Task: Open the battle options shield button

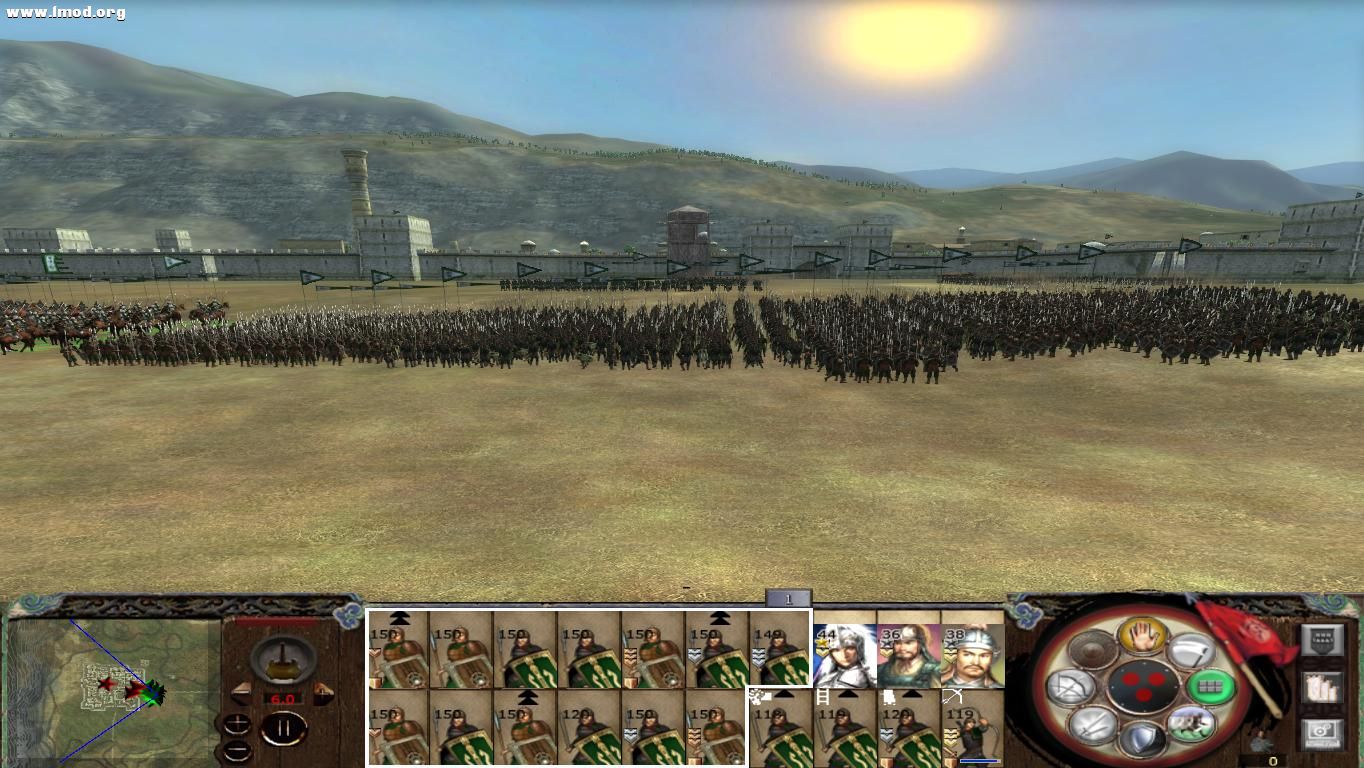Action: pos(1323,639)
